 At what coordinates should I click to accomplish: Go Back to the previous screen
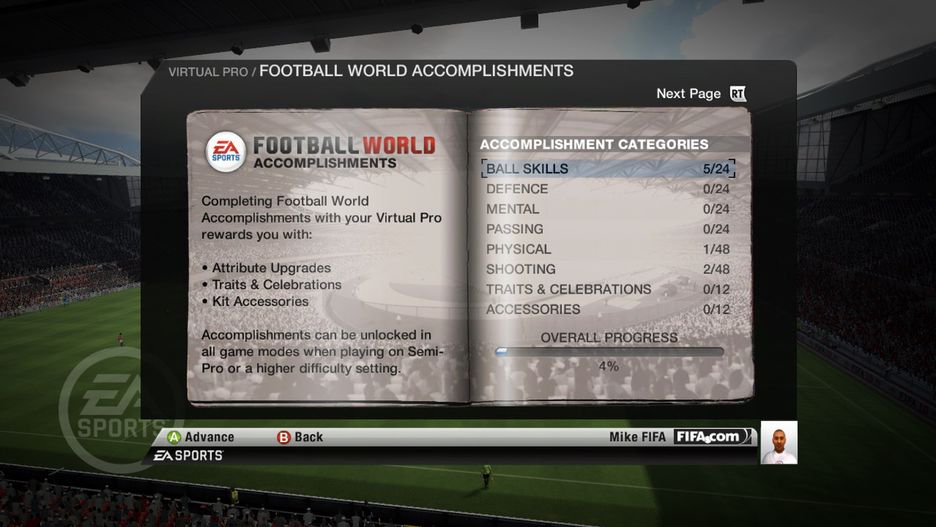point(300,437)
